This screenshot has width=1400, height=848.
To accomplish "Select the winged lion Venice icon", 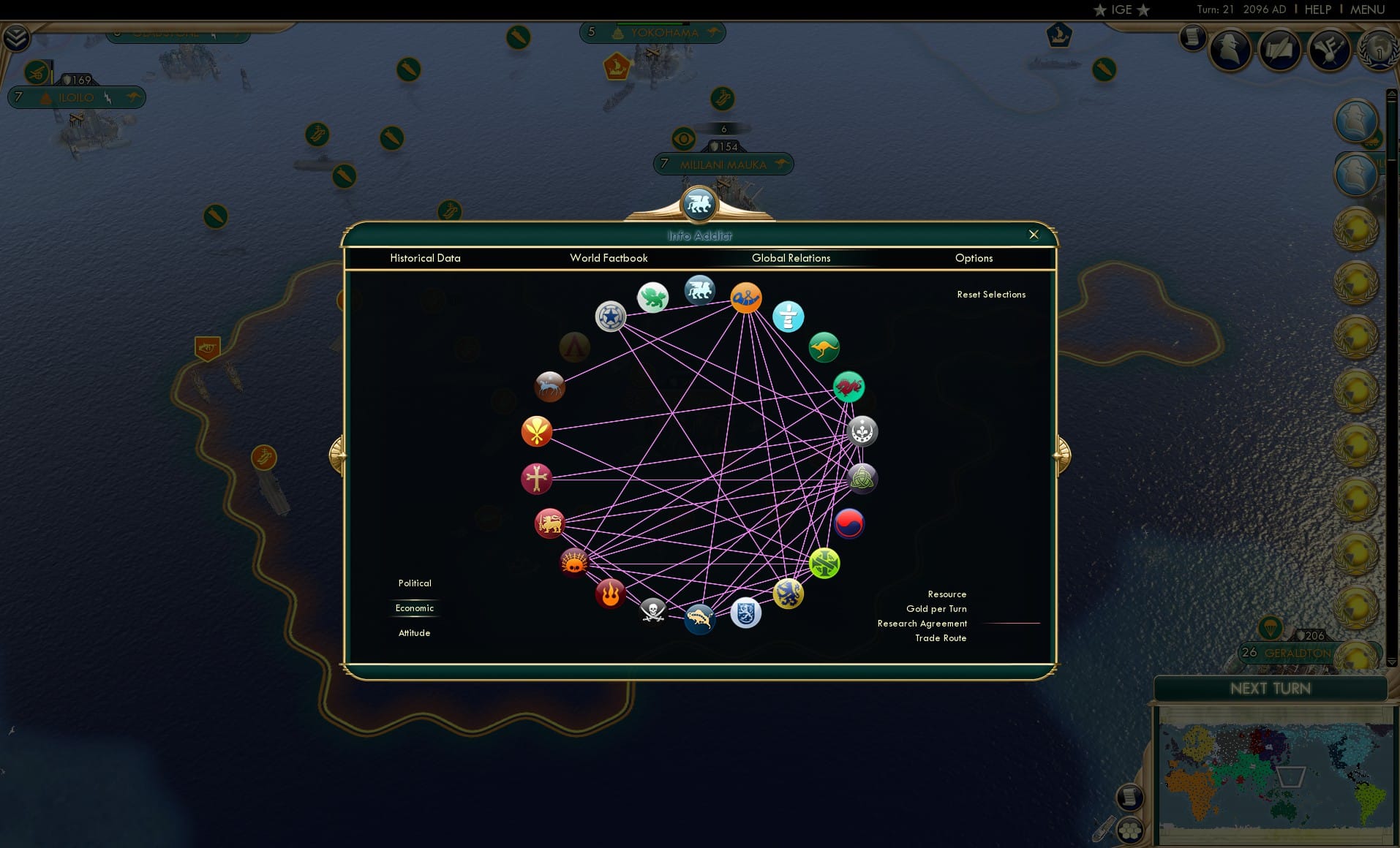I will click(700, 289).
